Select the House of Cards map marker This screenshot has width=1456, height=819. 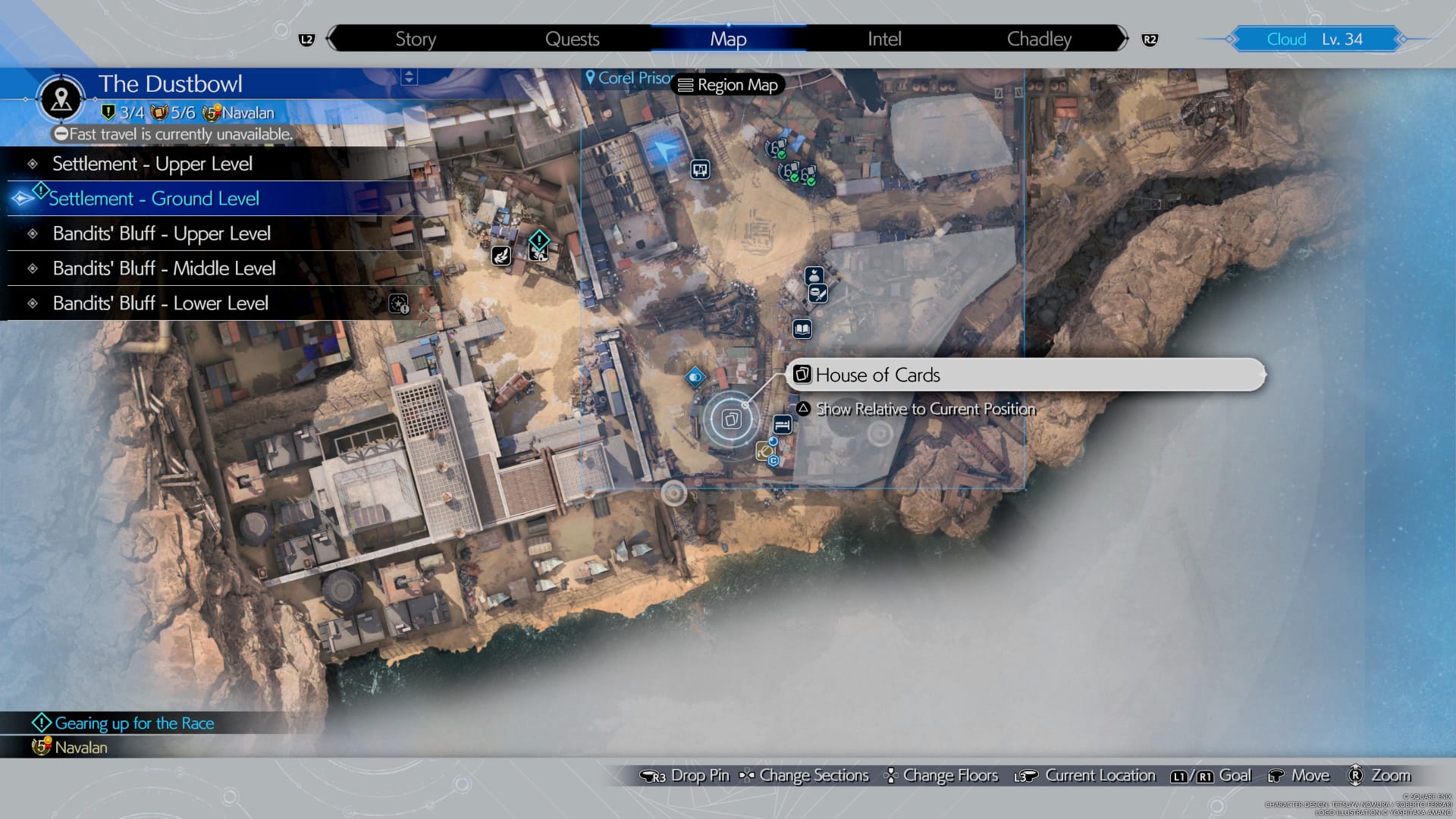tap(730, 418)
